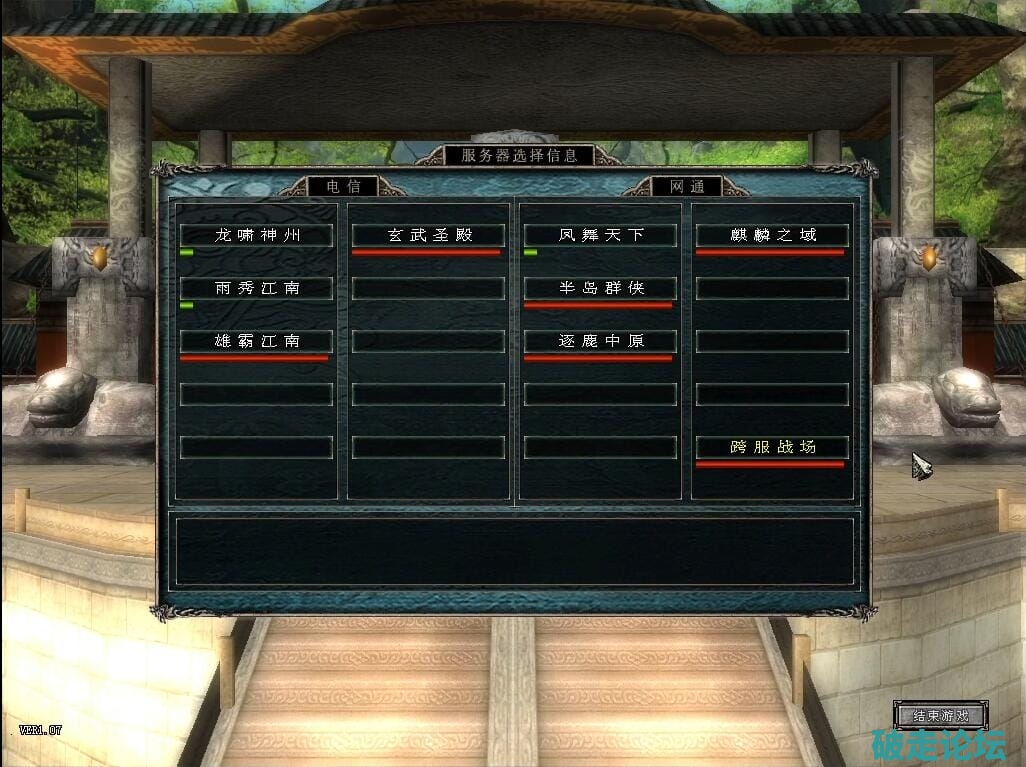Pick the 雄霸江南 server

coord(256,341)
